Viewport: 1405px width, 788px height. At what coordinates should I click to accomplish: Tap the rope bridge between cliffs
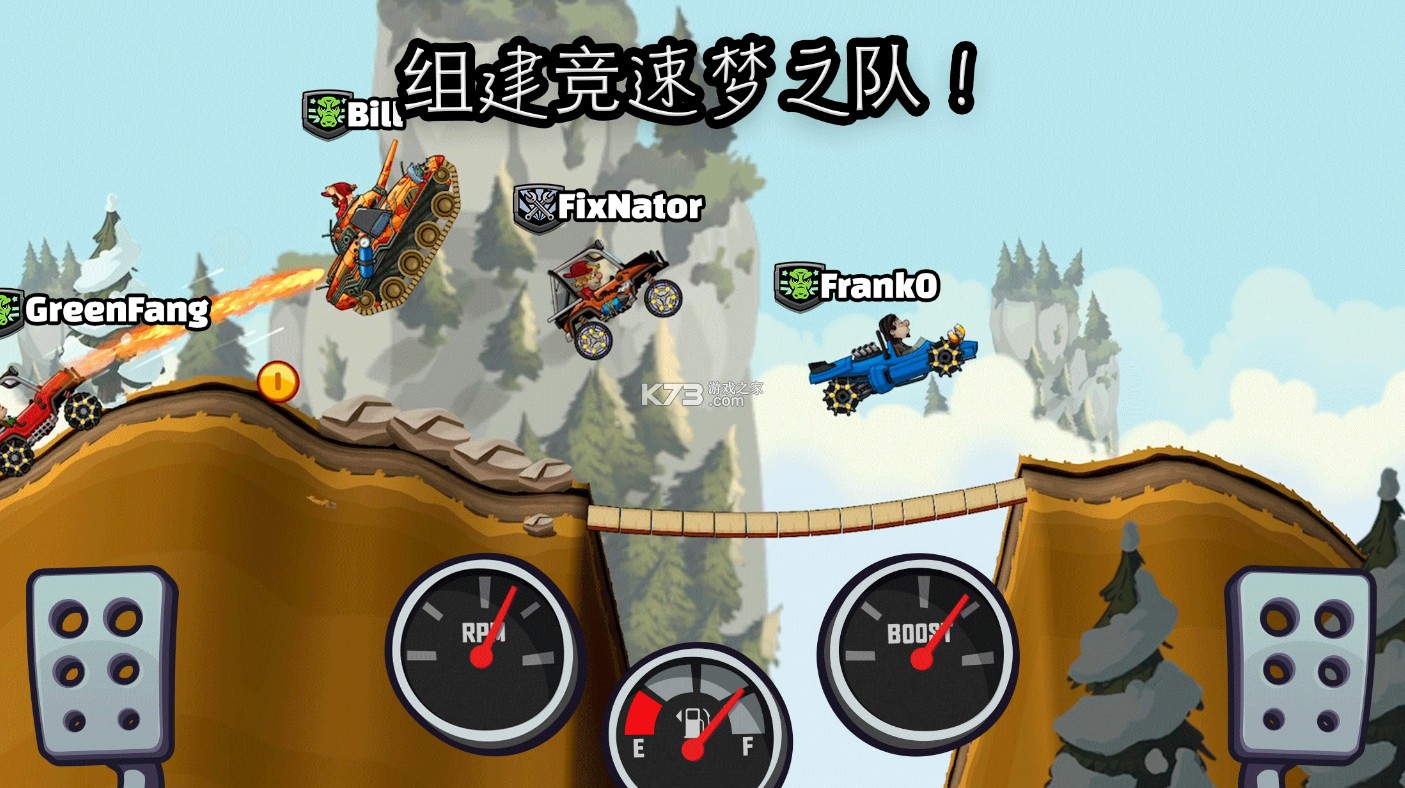tap(790, 515)
